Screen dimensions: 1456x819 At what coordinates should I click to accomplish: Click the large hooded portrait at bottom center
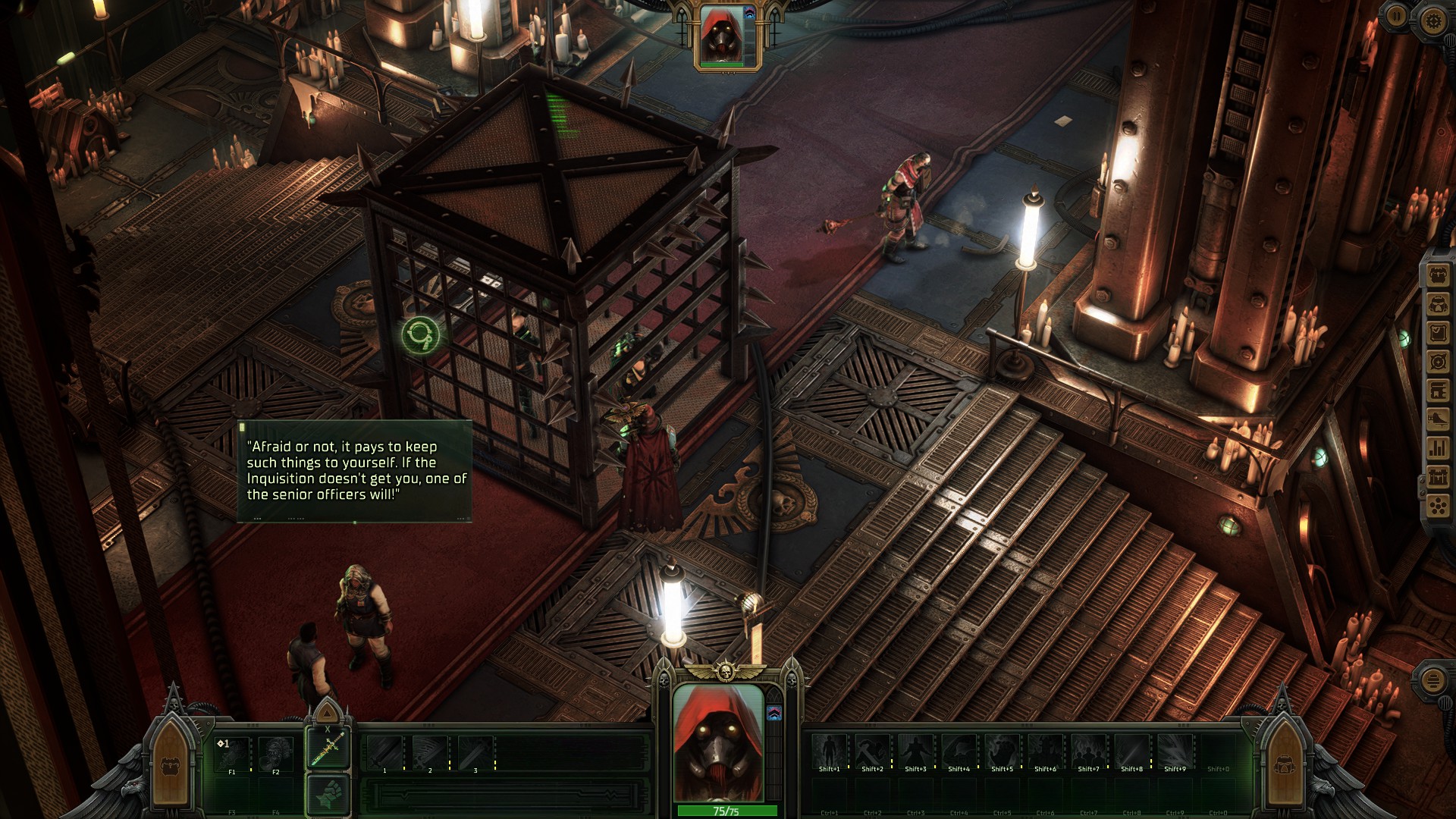click(x=718, y=742)
